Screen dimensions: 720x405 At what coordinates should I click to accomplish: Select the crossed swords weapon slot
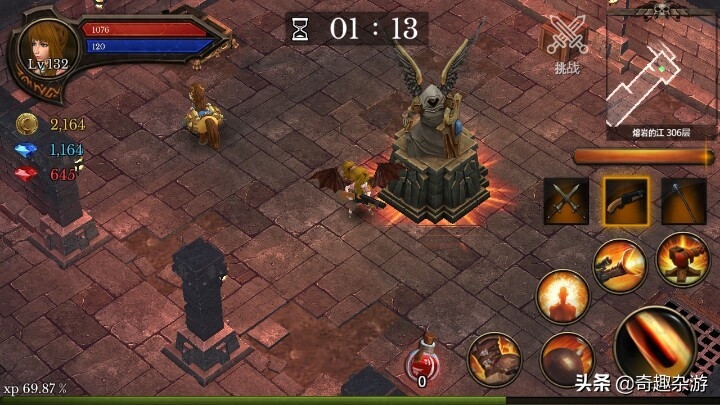click(x=566, y=201)
